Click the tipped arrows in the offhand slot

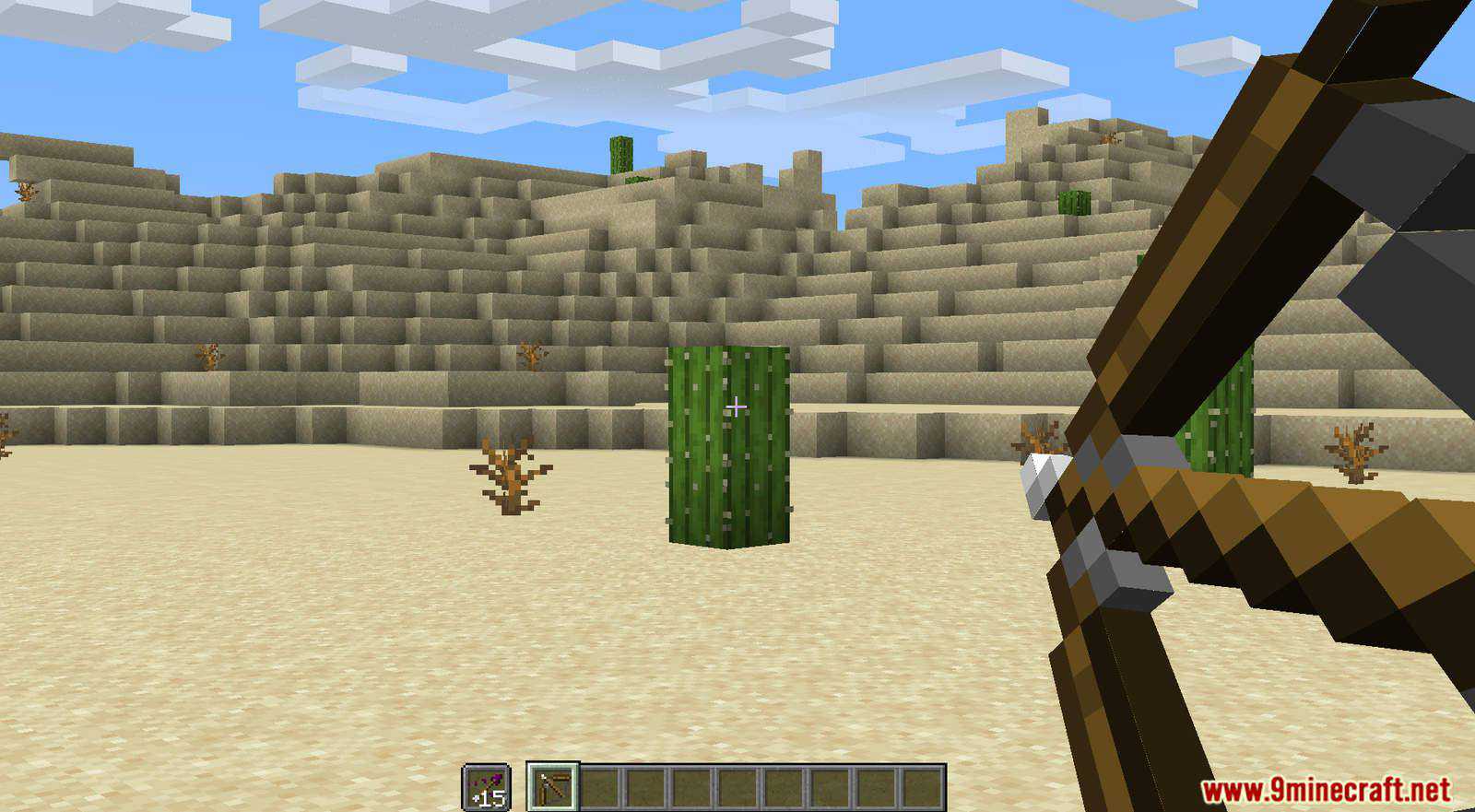487,786
